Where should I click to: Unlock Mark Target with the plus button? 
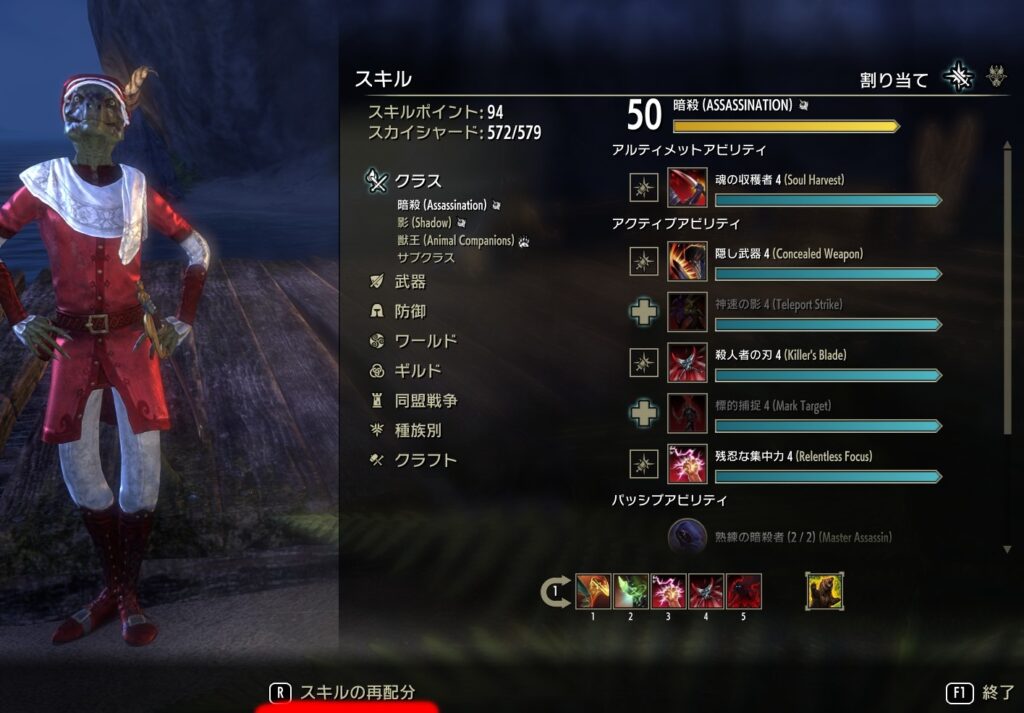[645, 413]
